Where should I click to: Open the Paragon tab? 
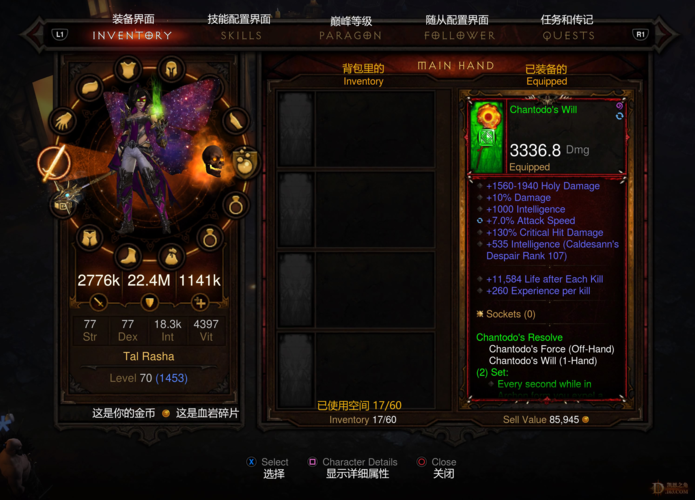[350, 35]
